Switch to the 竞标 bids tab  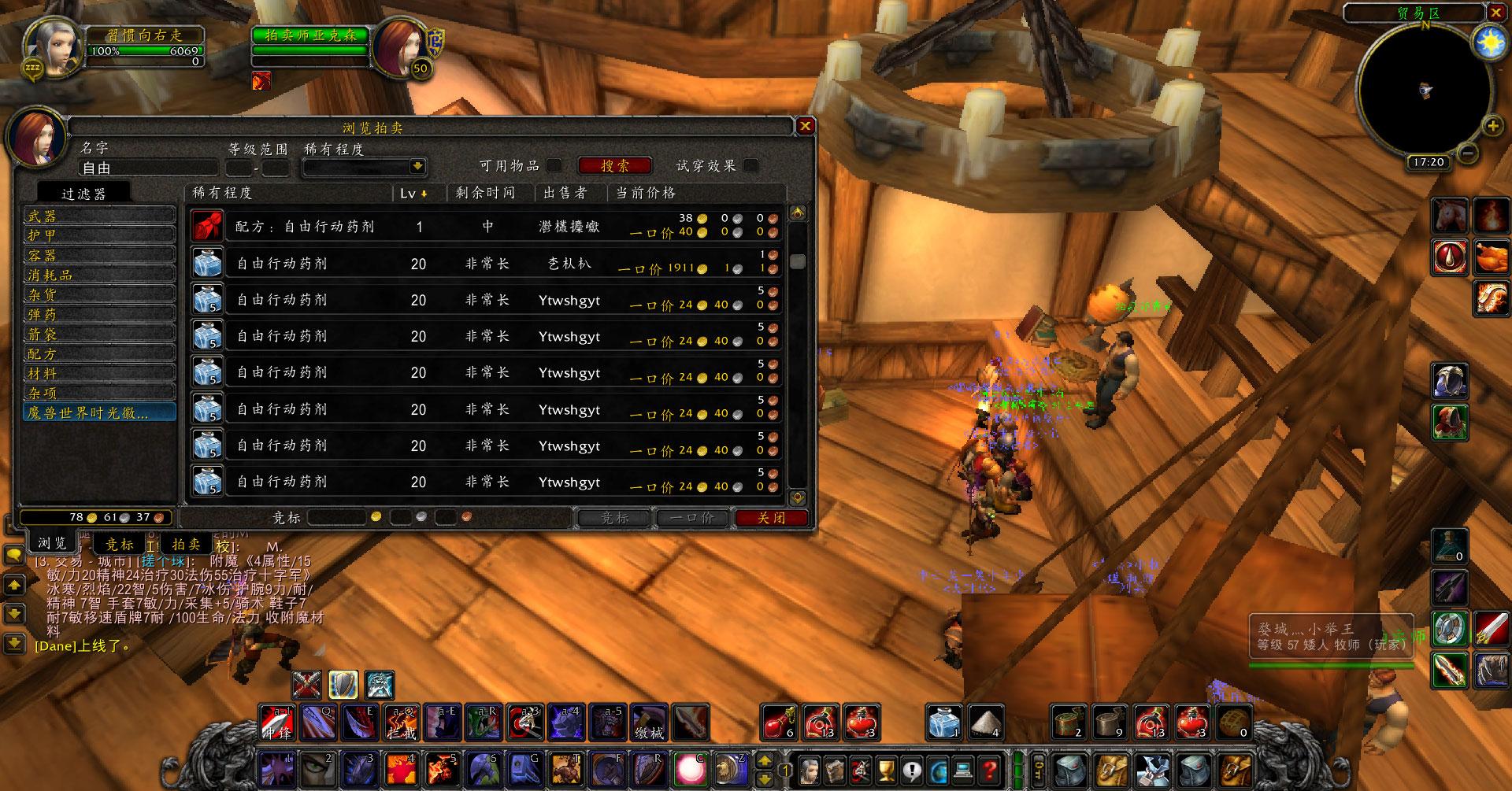tap(120, 544)
